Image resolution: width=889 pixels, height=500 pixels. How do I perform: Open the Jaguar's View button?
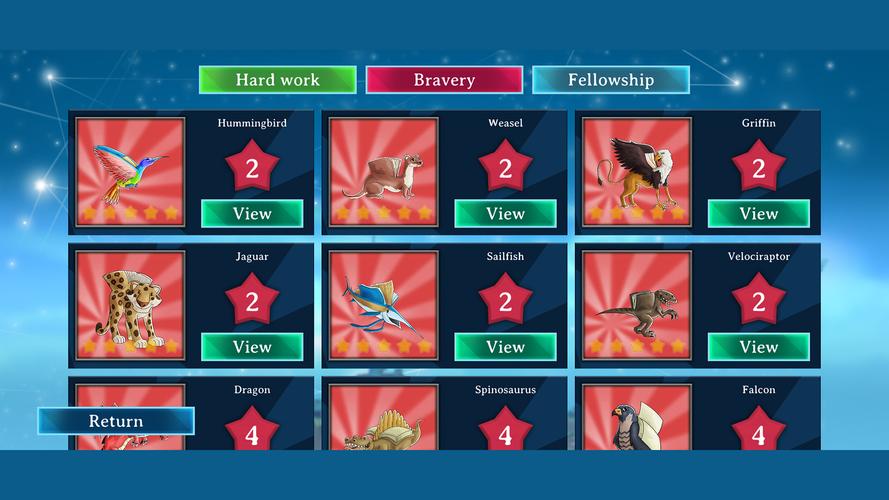click(252, 347)
